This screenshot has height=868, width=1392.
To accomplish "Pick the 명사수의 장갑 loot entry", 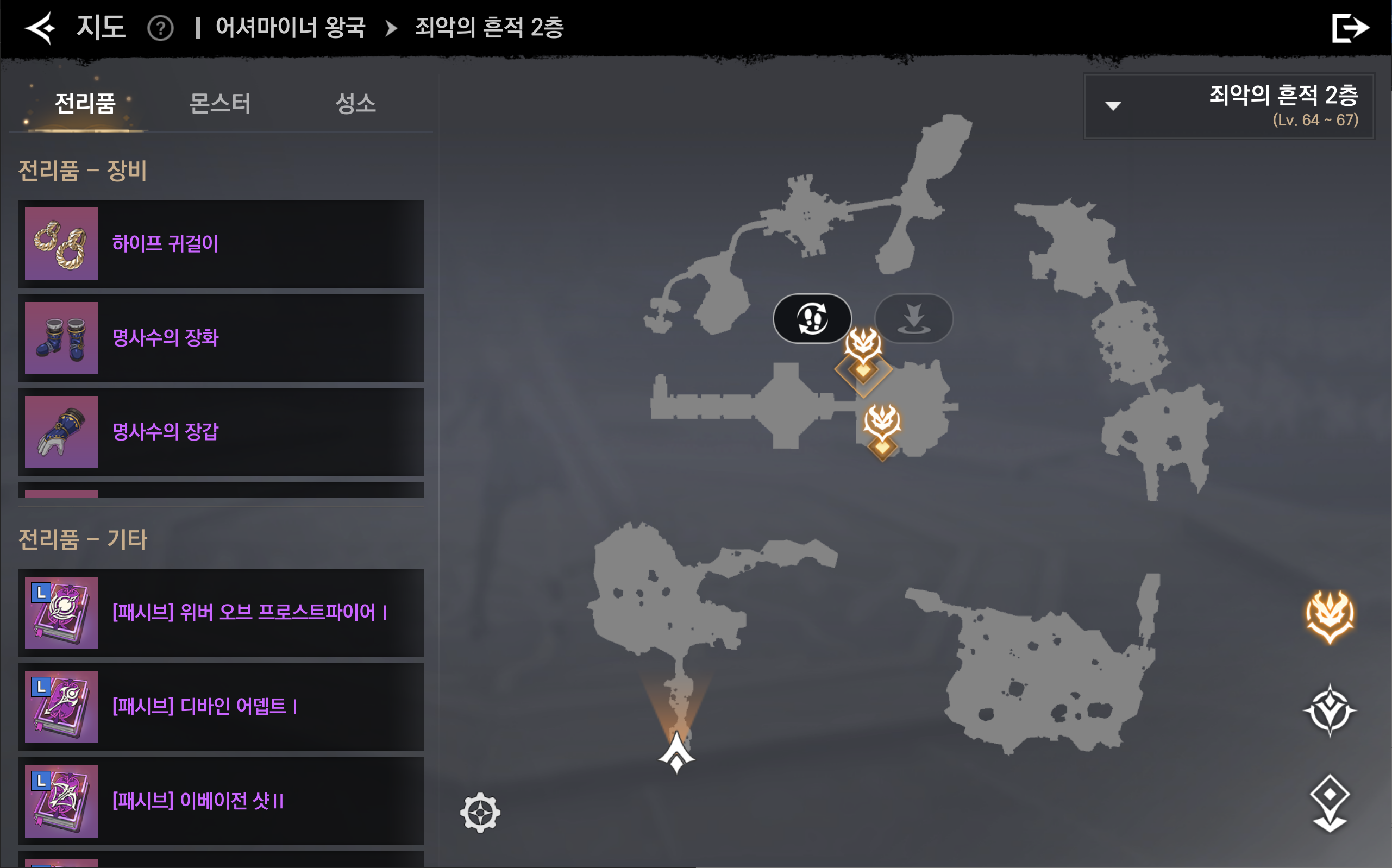I will pyautogui.click(x=221, y=432).
